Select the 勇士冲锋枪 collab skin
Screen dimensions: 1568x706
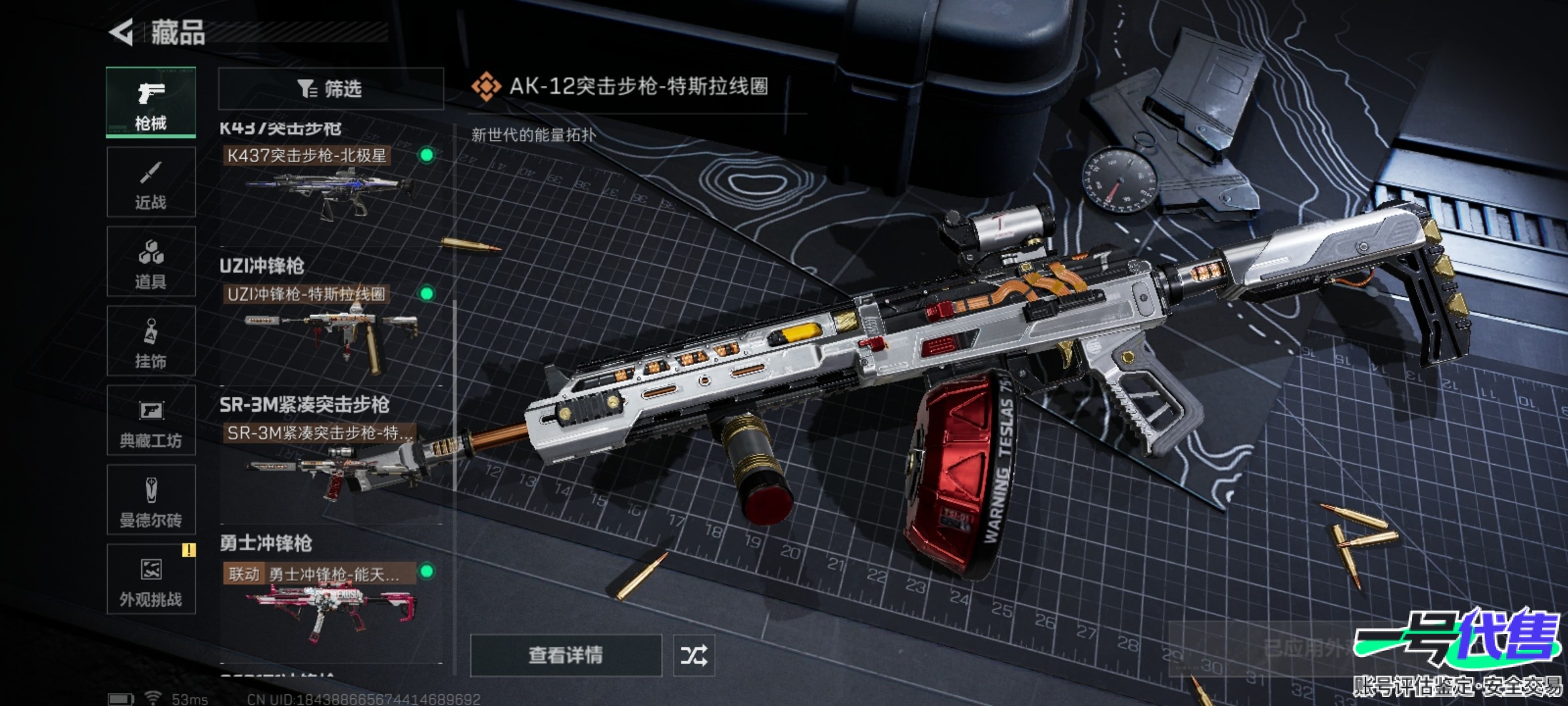[330, 601]
